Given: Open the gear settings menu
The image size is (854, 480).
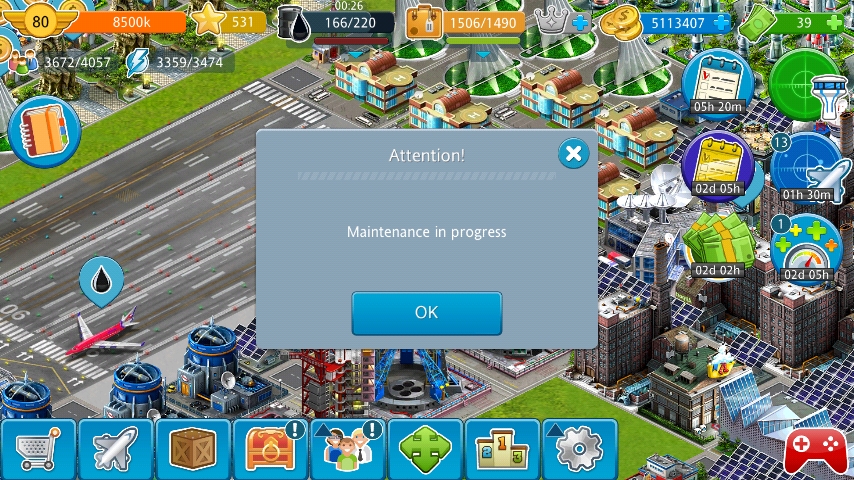Looking at the screenshot, I should (579, 450).
